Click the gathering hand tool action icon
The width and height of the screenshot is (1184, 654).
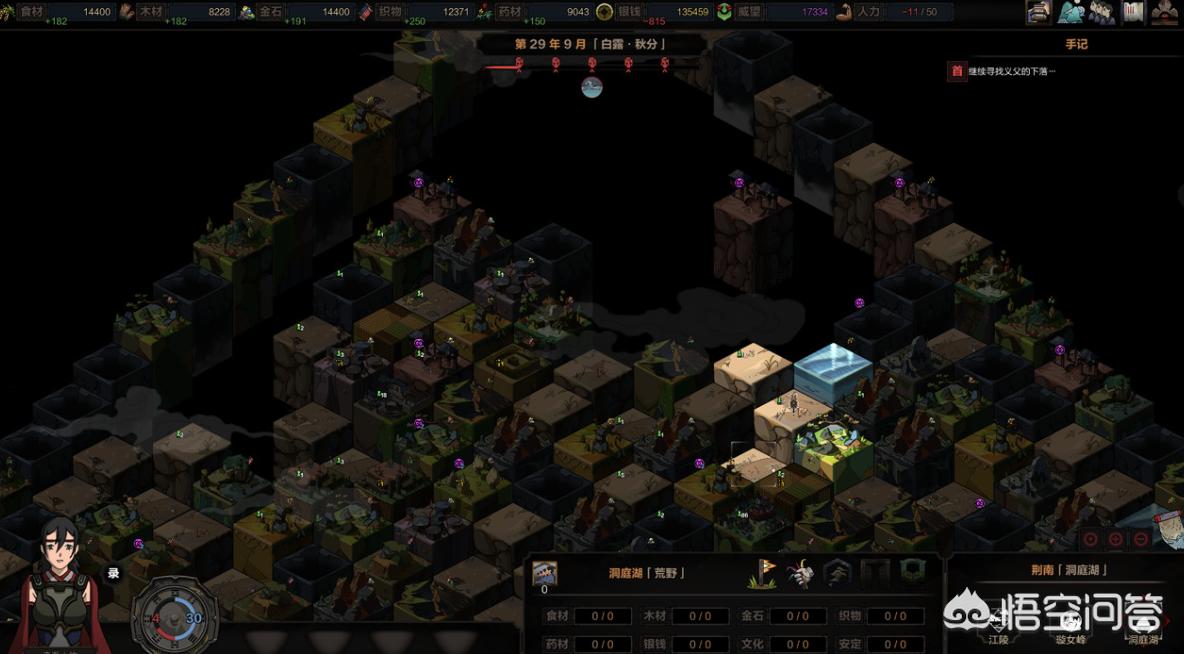pyautogui.click(x=800, y=573)
